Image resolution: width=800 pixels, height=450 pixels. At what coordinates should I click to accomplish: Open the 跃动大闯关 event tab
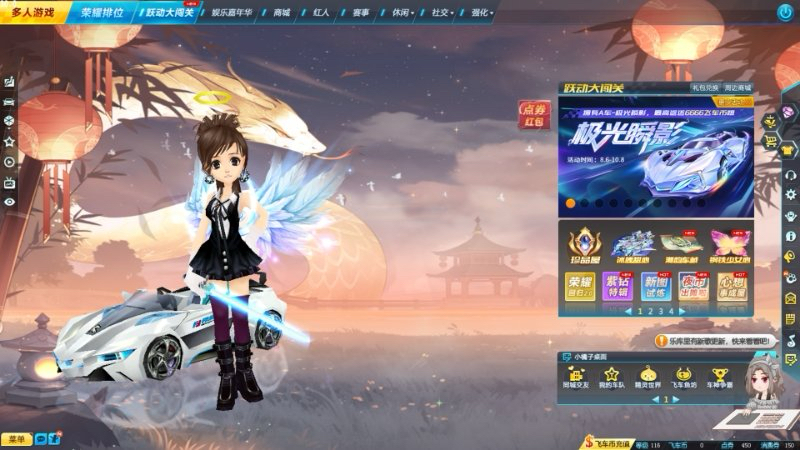pyautogui.click(x=170, y=13)
